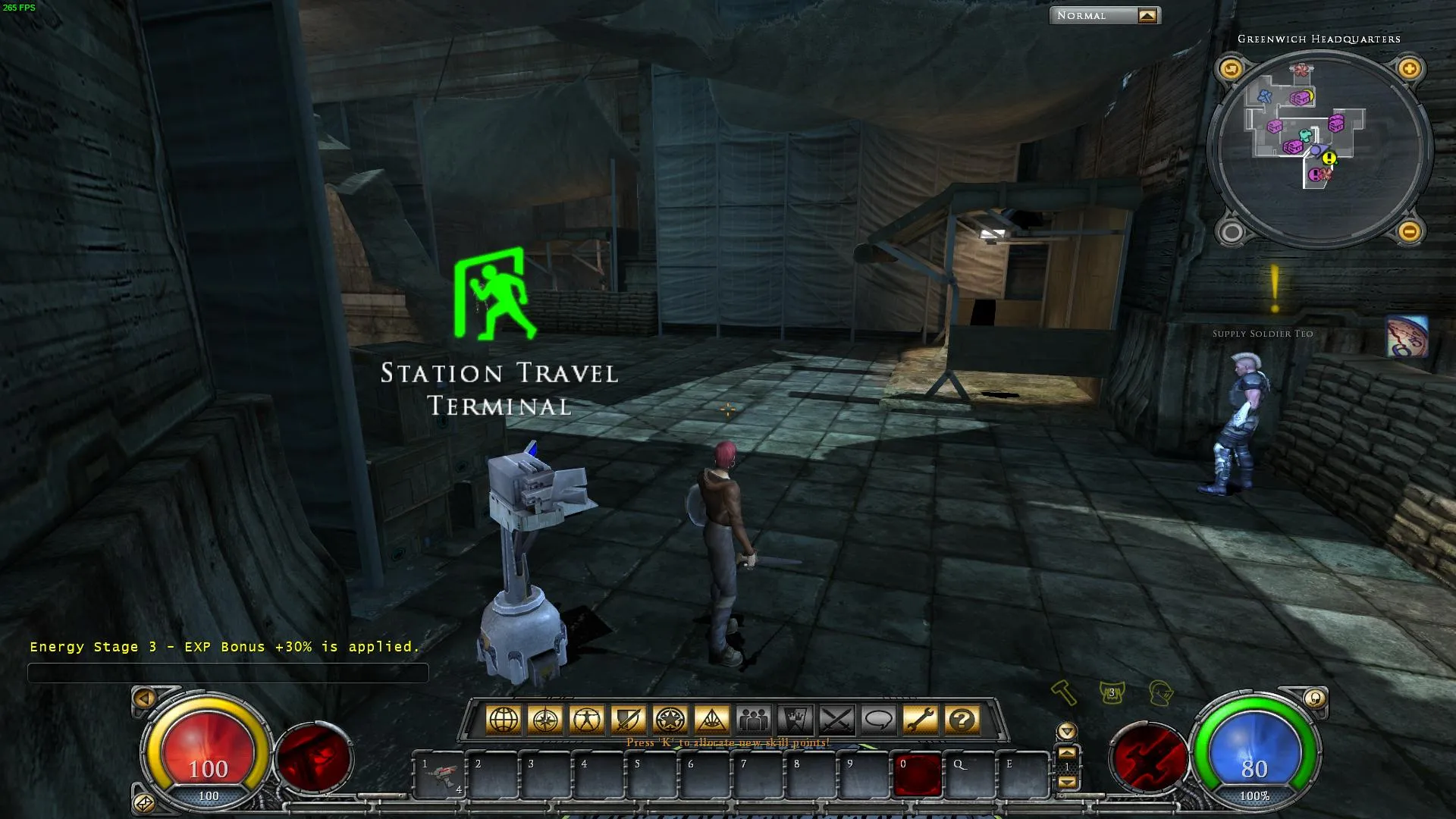Open the world map globe button
1456x819 pixels.
coord(504,720)
